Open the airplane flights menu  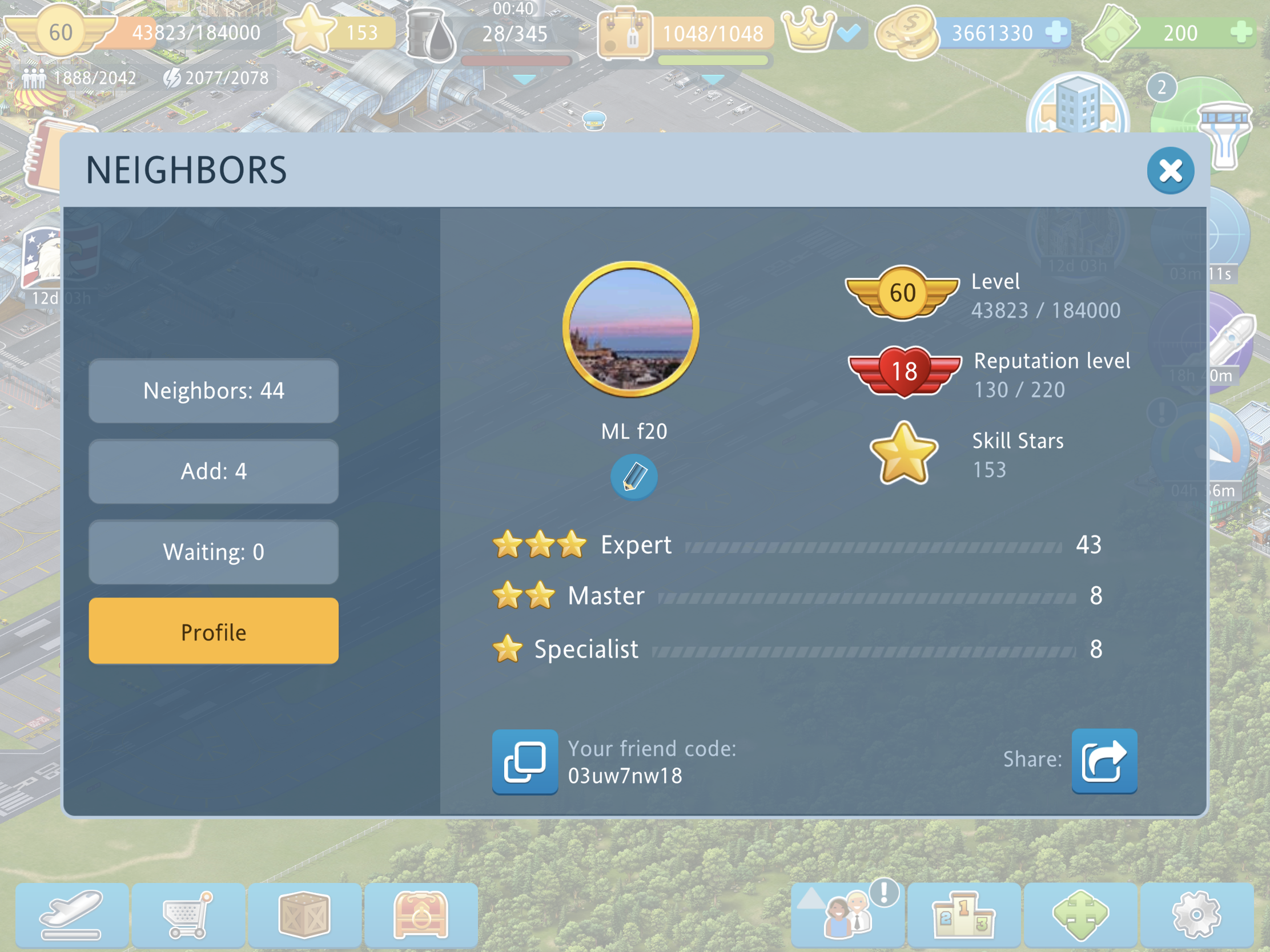[x=72, y=914]
